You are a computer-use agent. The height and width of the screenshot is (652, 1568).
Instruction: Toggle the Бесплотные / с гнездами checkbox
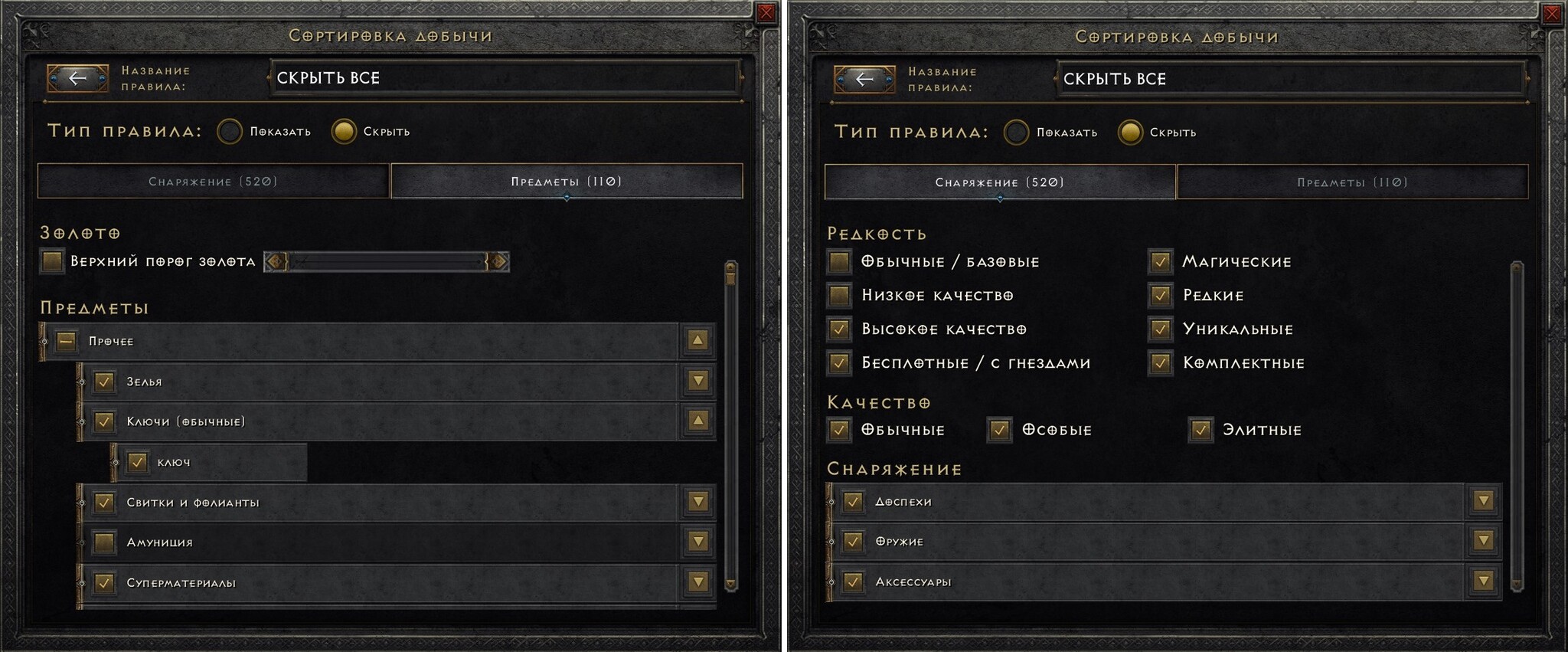point(839,362)
